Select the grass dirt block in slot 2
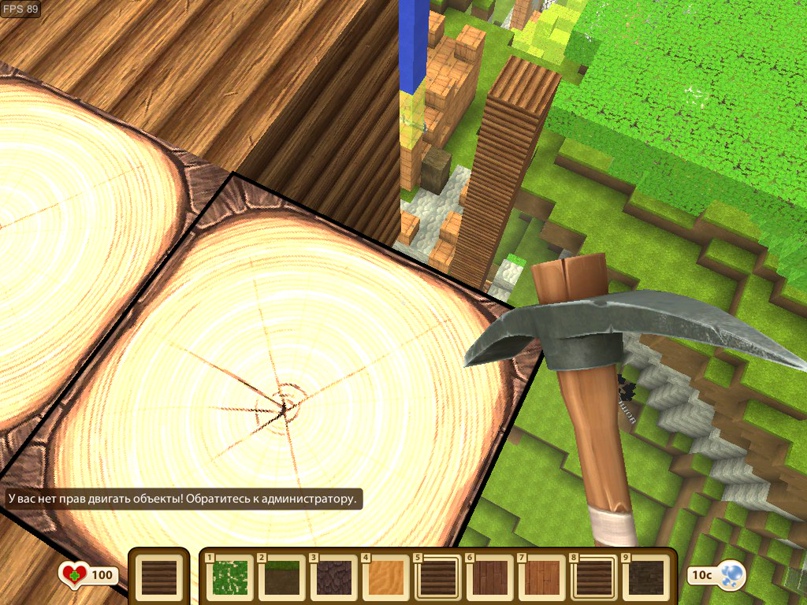 (281, 577)
